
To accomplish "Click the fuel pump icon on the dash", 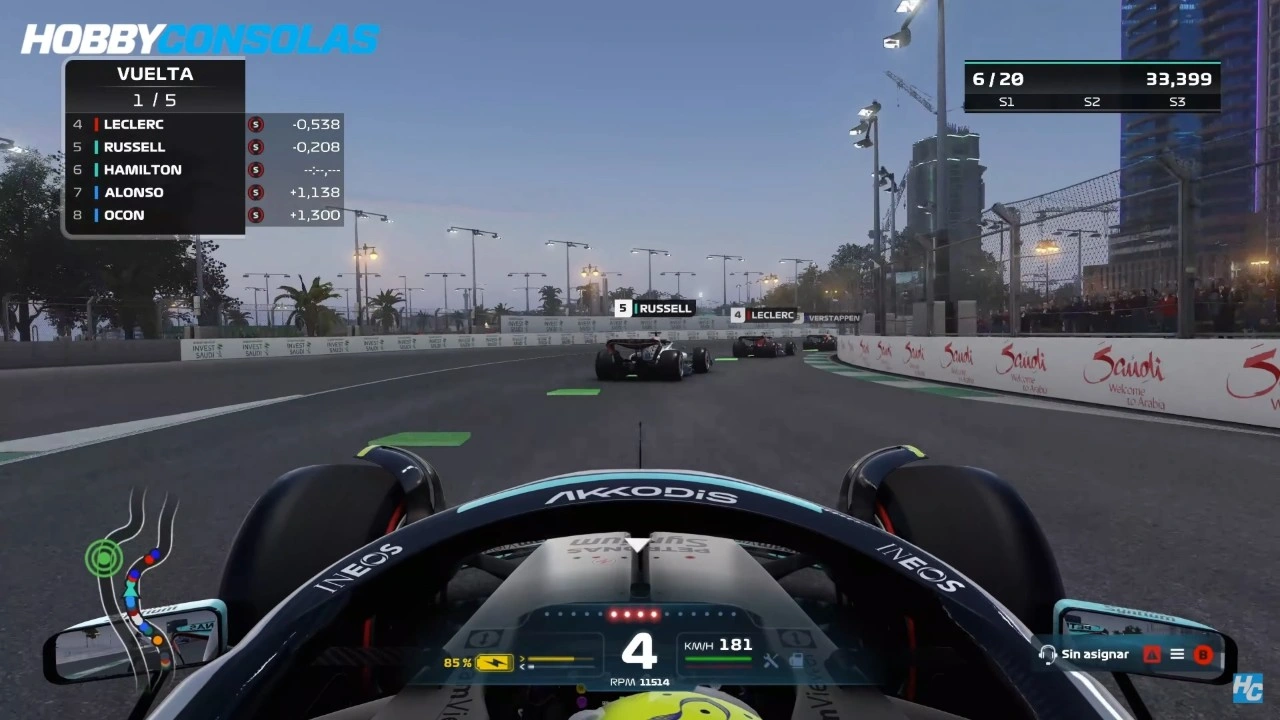I will click(x=796, y=660).
